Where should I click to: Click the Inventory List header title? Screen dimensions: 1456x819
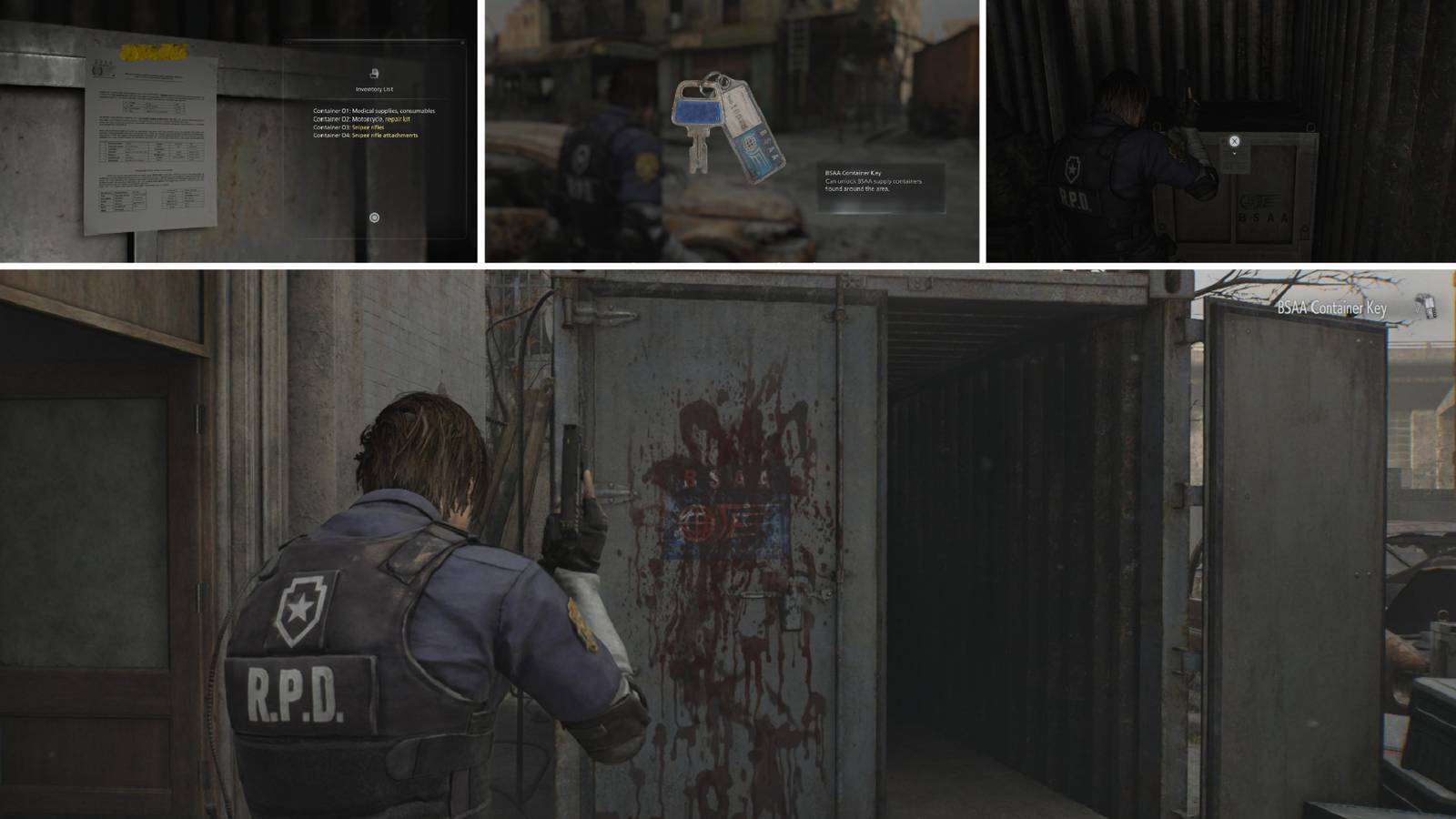[374, 89]
